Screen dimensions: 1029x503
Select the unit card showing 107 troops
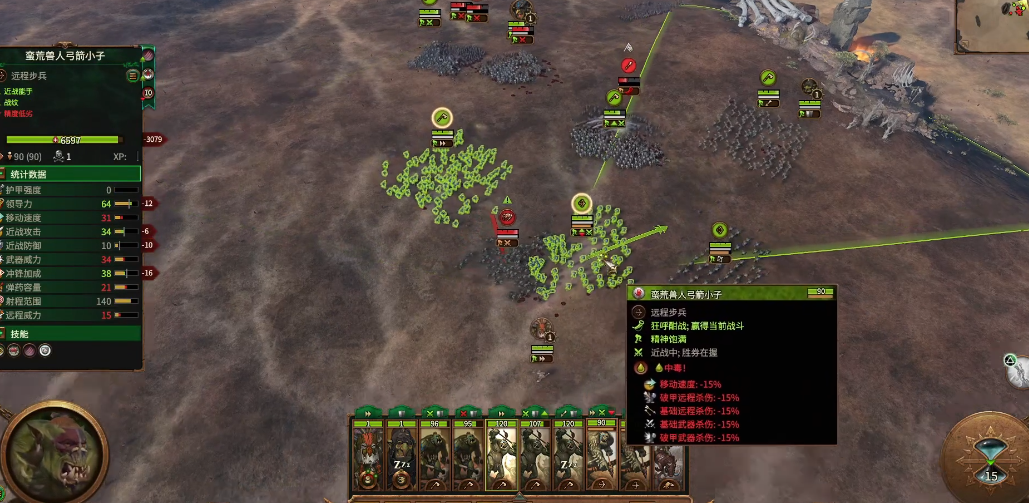[534, 455]
